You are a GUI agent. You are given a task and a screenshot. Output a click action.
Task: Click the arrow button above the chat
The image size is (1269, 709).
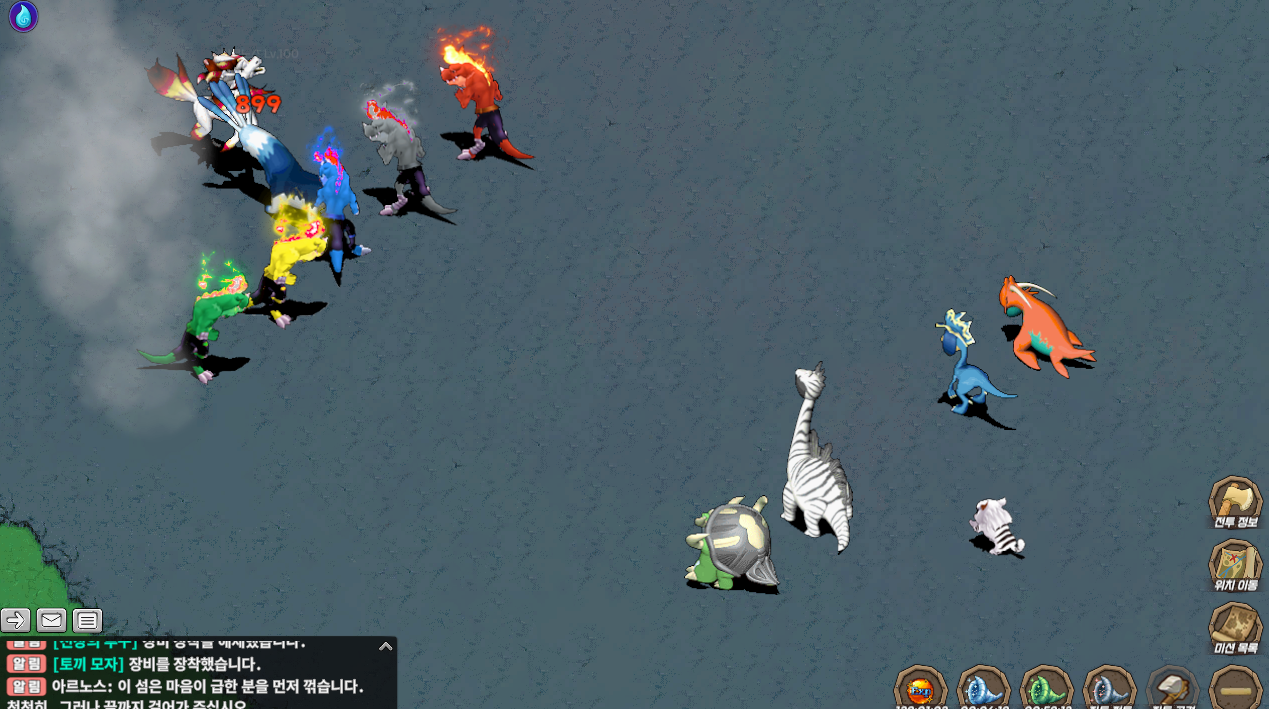(16, 620)
